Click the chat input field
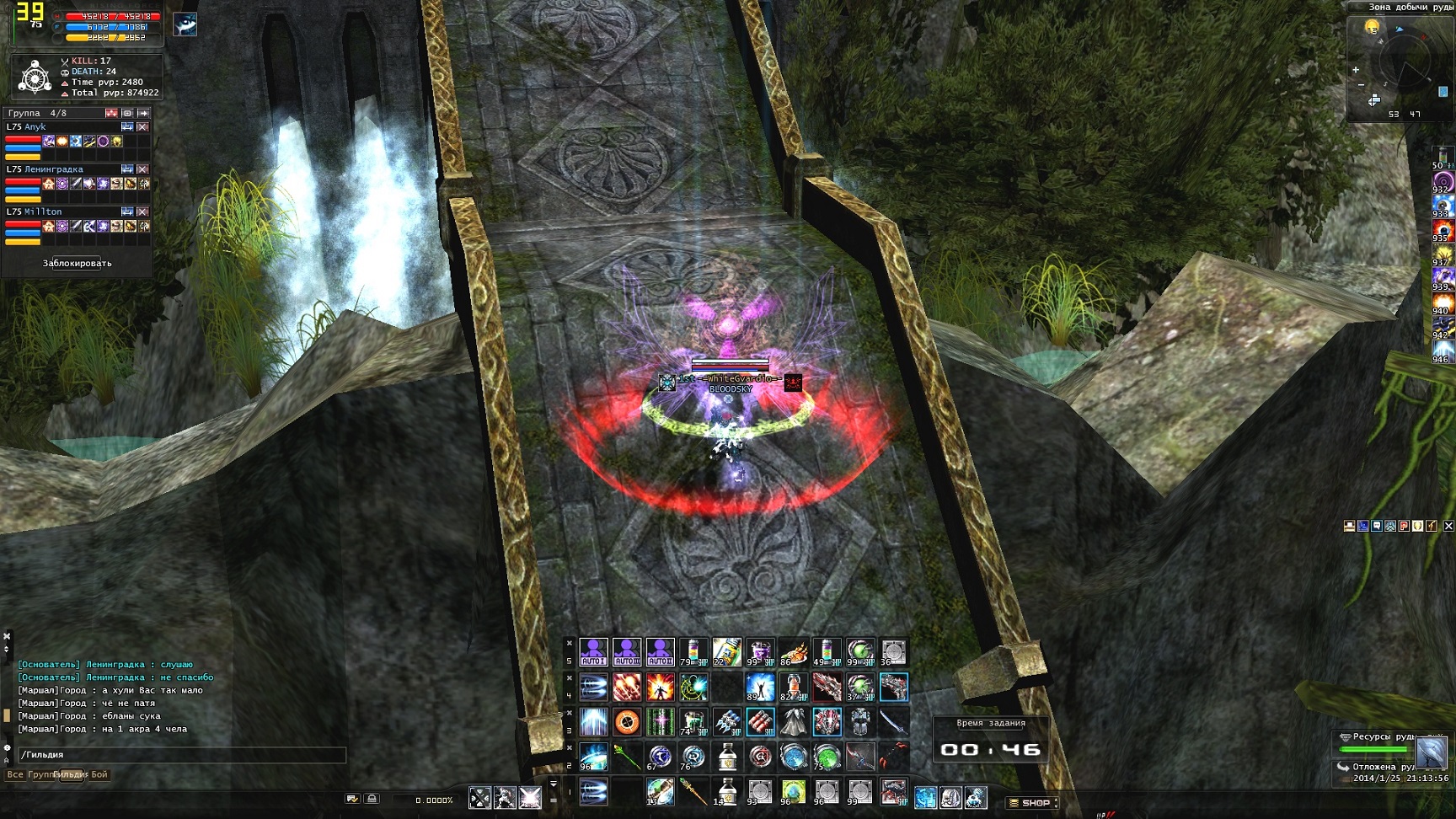Screen dimensions: 1456x819 [x=181, y=755]
